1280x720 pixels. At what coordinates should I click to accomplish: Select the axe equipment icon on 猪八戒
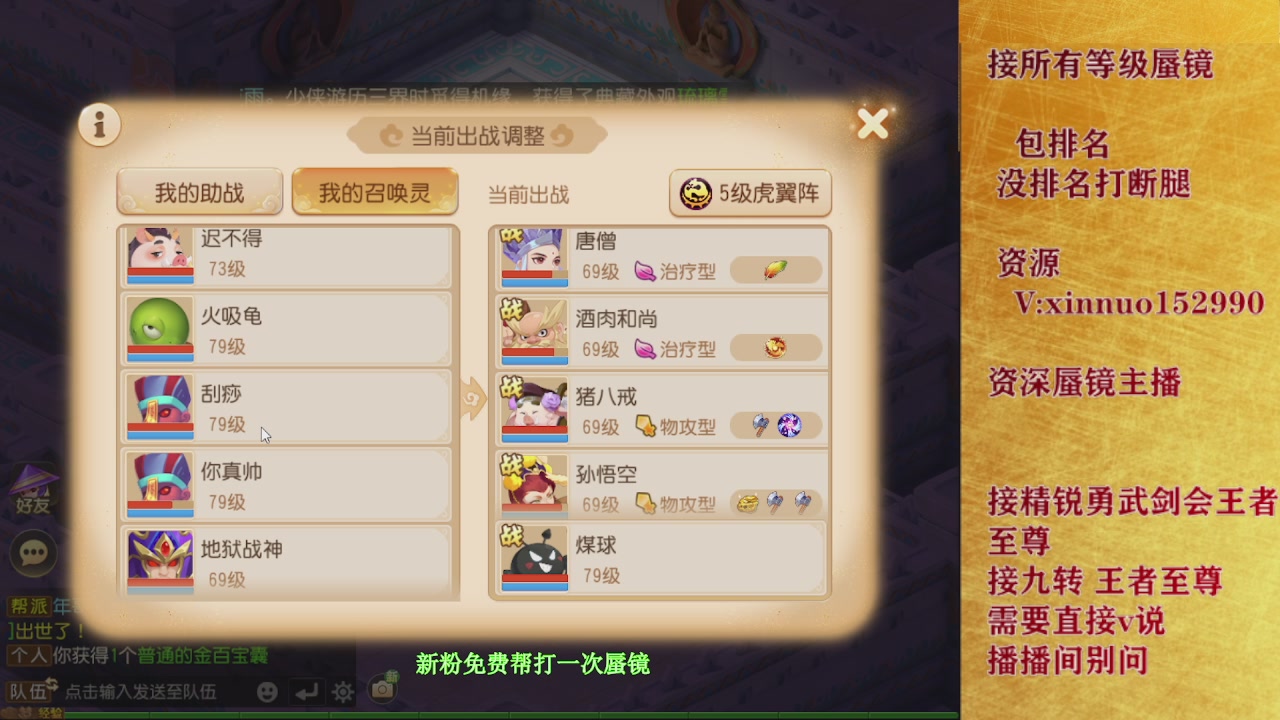[x=757, y=425]
